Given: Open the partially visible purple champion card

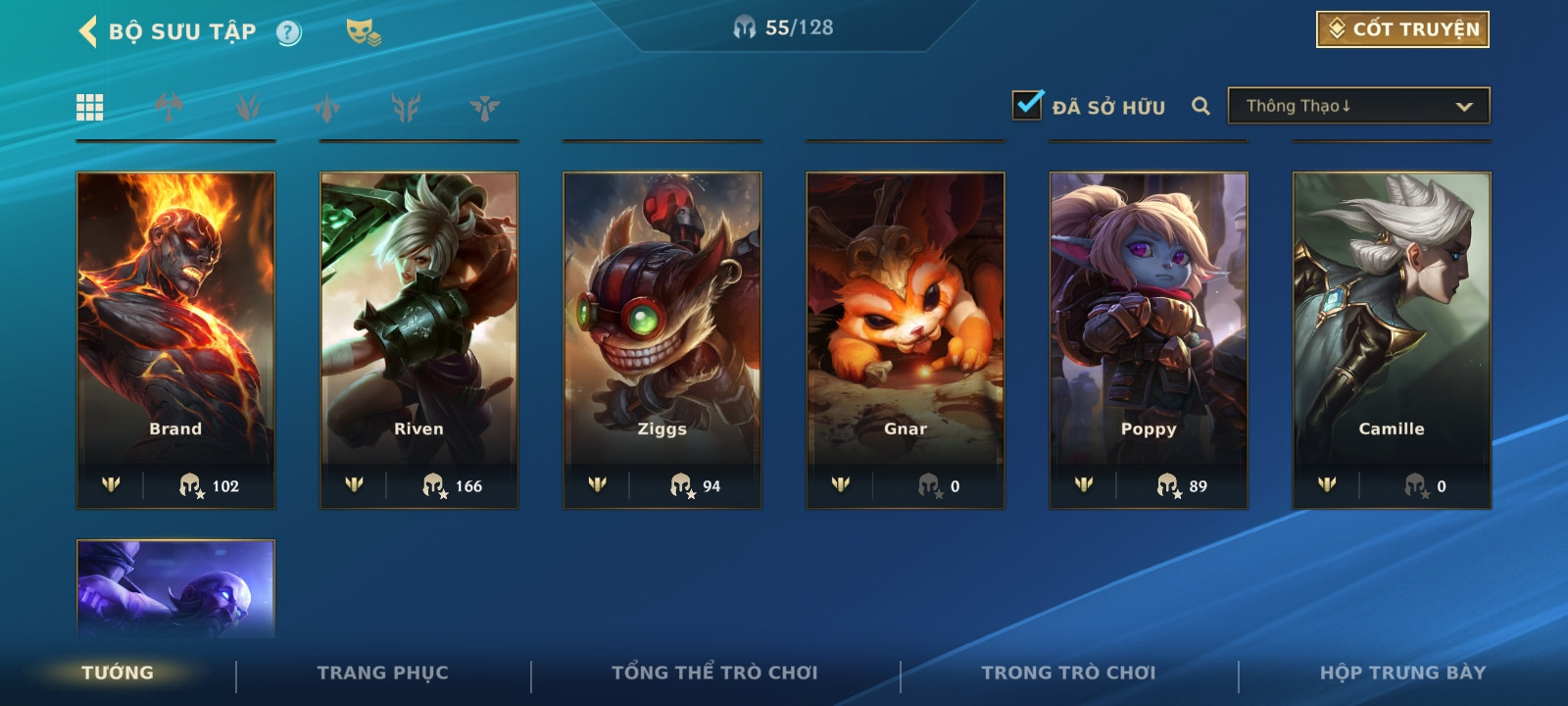Looking at the screenshot, I should (176, 588).
